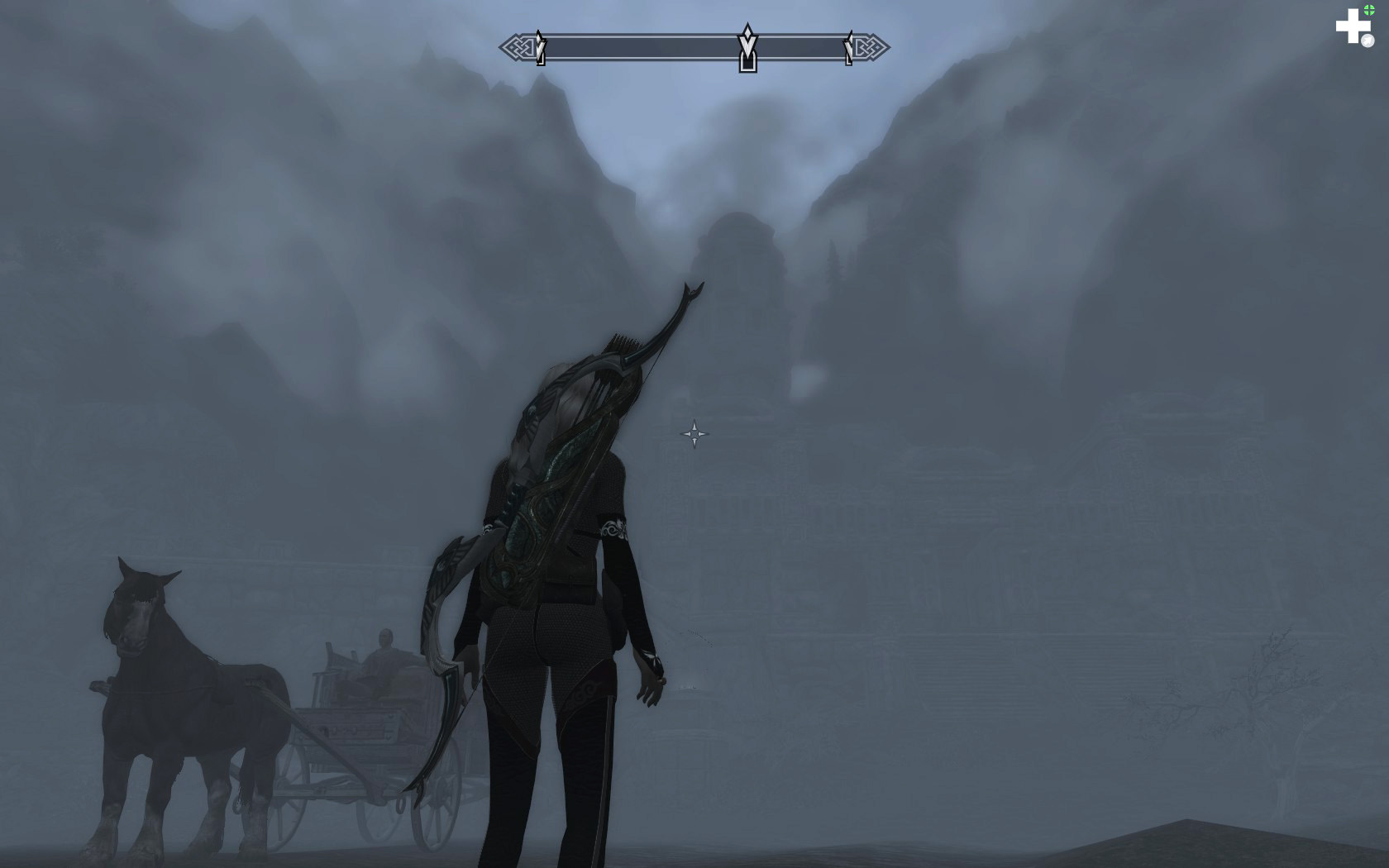Screen dimensions: 1389x868
Task: Click the gray arrow circle badge
Action: click(1369, 40)
